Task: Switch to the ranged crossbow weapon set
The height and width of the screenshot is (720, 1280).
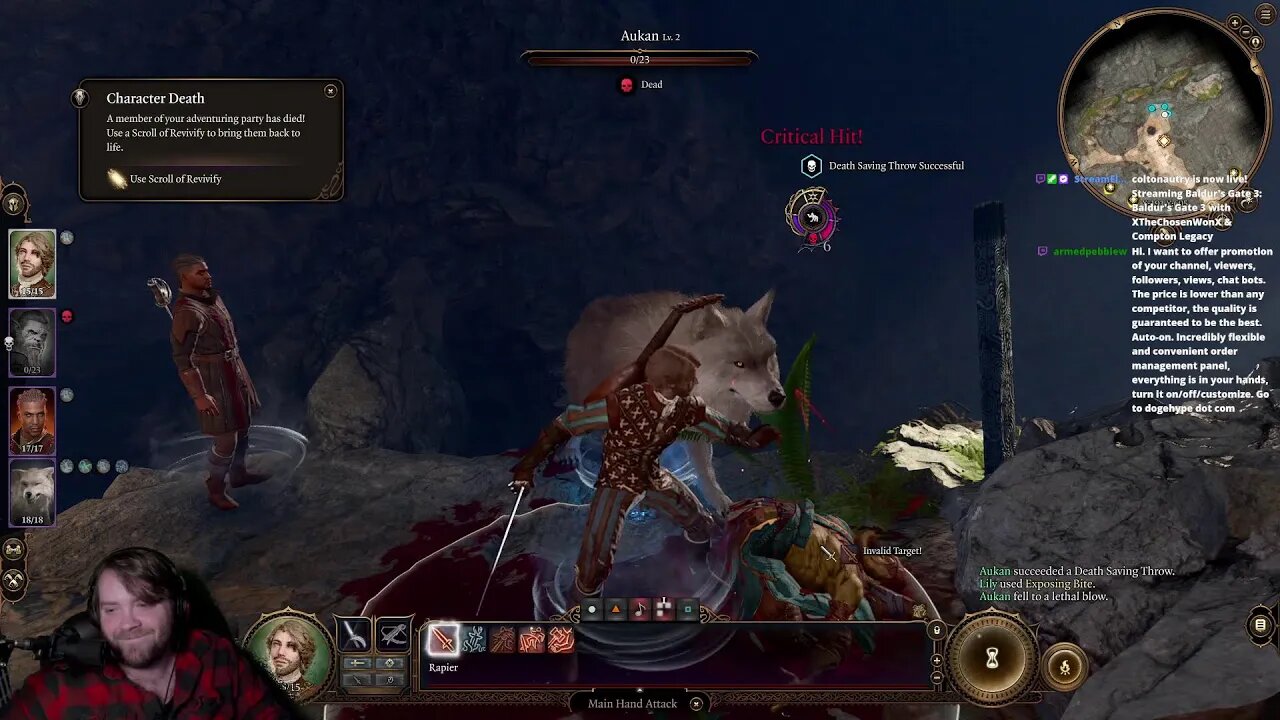Action: click(x=394, y=635)
